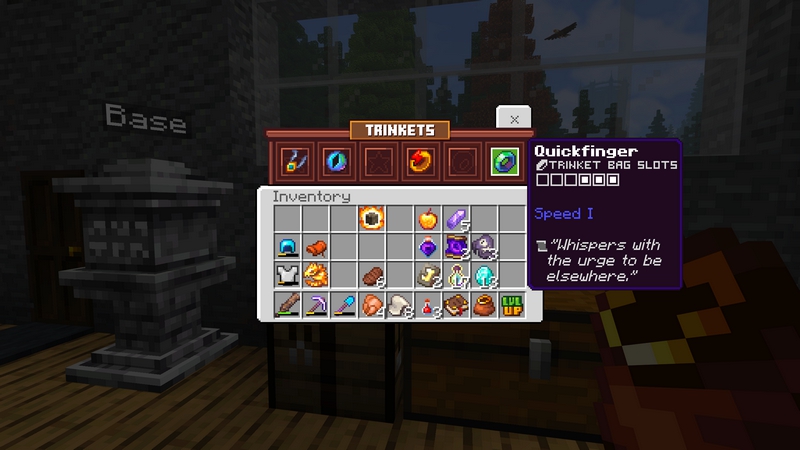This screenshot has height=450, width=800.
Task: Grab the diamond helmet
Action: pyautogui.click(x=288, y=247)
